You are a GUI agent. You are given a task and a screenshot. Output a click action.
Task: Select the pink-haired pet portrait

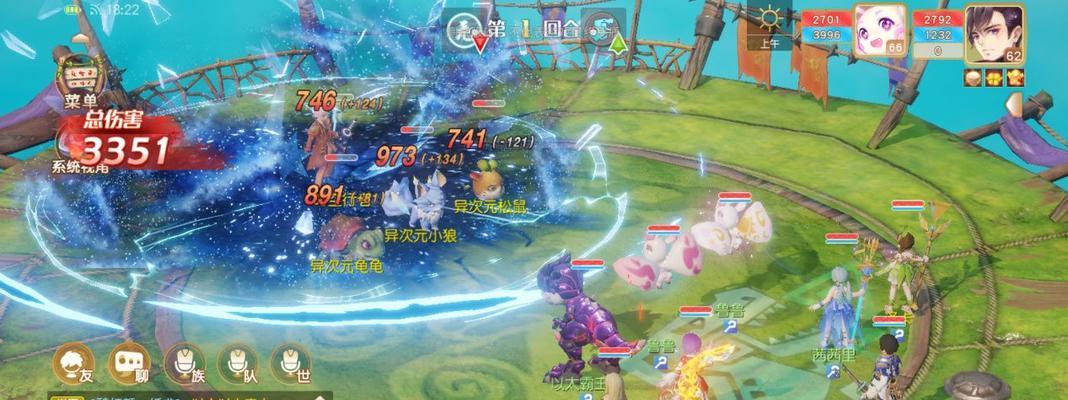(x=879, y=32)
